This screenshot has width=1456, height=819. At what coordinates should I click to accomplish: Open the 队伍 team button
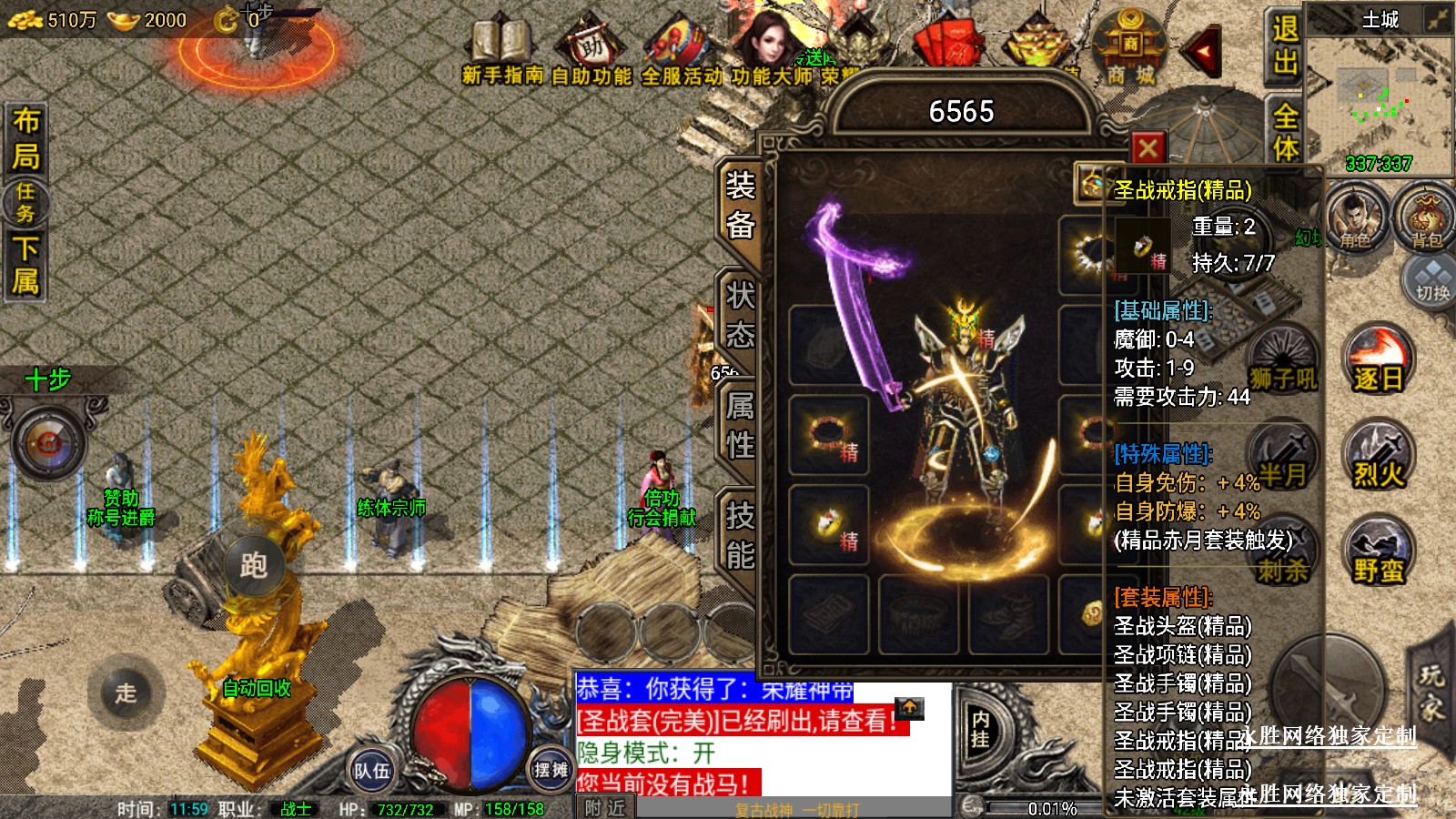[x=371, y=771]
